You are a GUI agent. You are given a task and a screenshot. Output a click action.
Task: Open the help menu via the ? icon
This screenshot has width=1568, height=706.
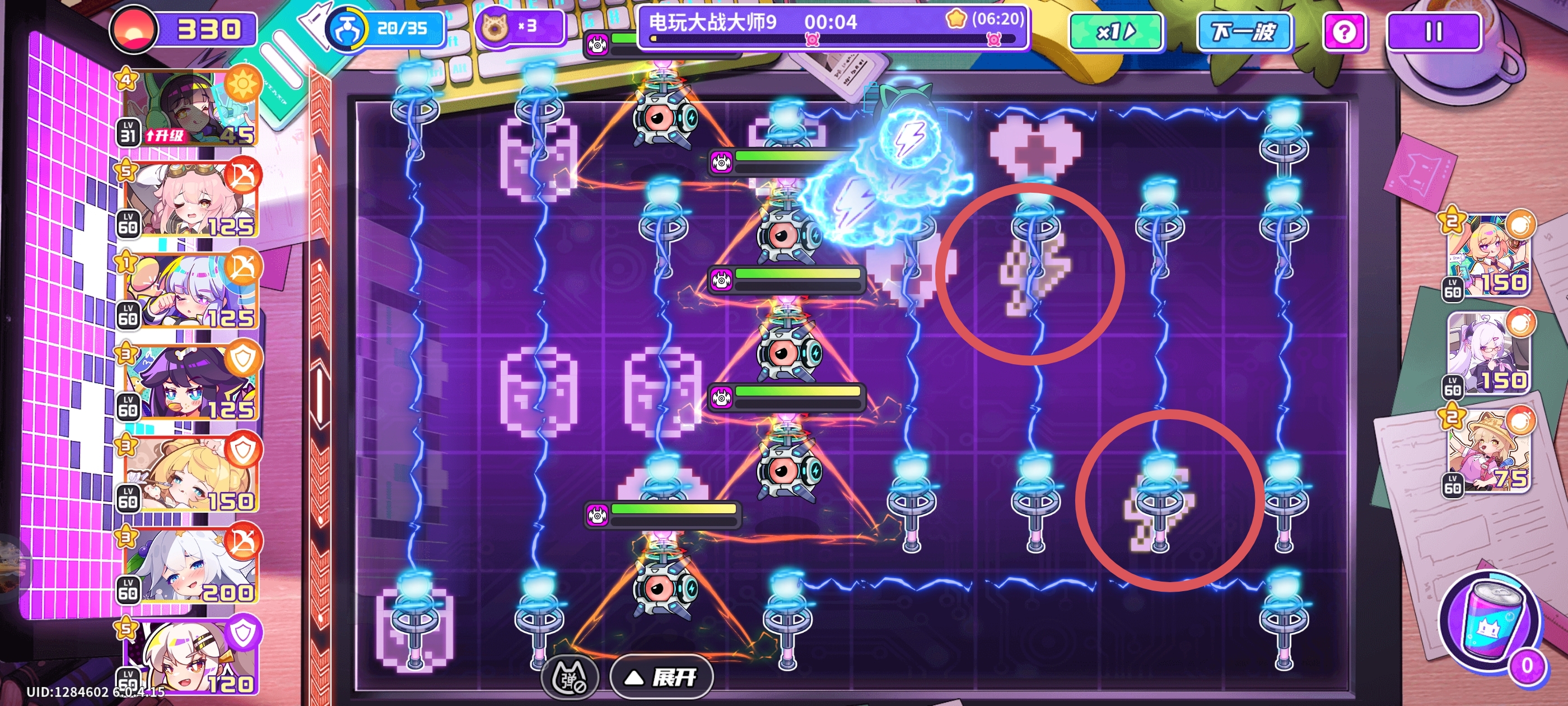click(x=1345, y=31)
